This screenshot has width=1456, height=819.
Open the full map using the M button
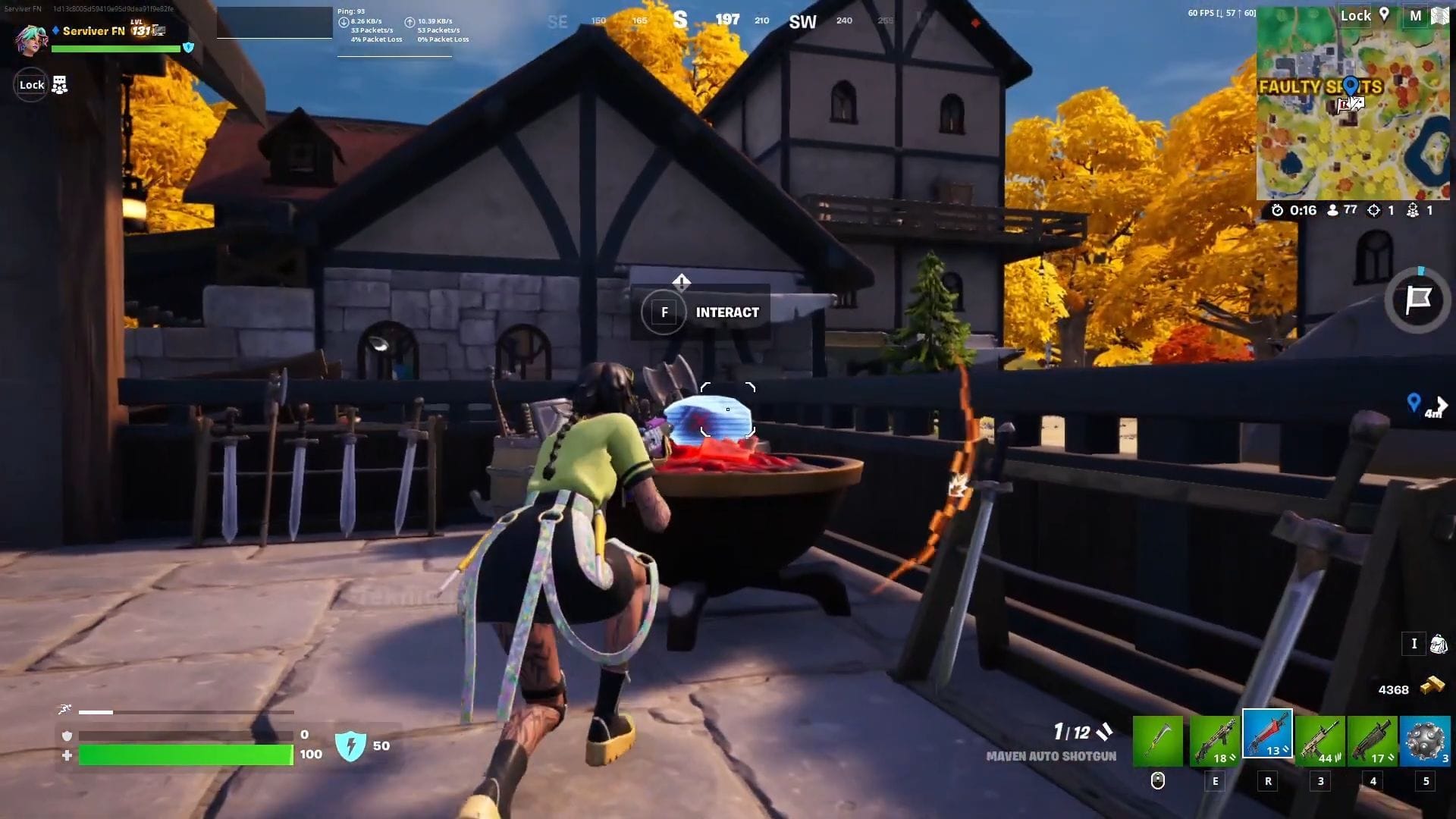coord(1417,15)
